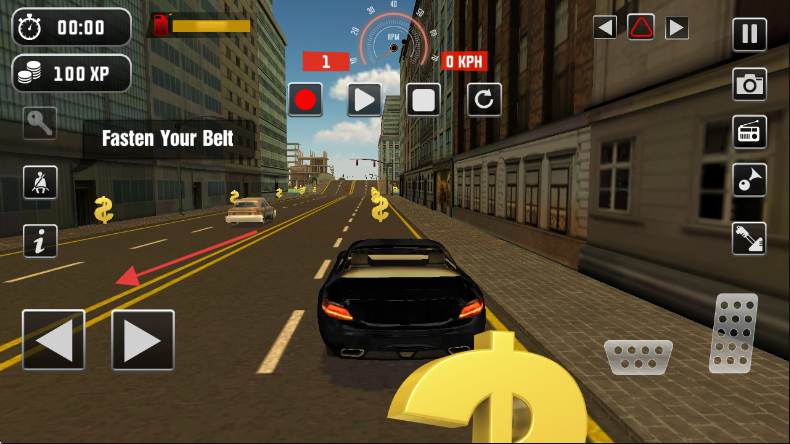
Task: Turn on the red hazard triangle
Action: pos(641,28)
